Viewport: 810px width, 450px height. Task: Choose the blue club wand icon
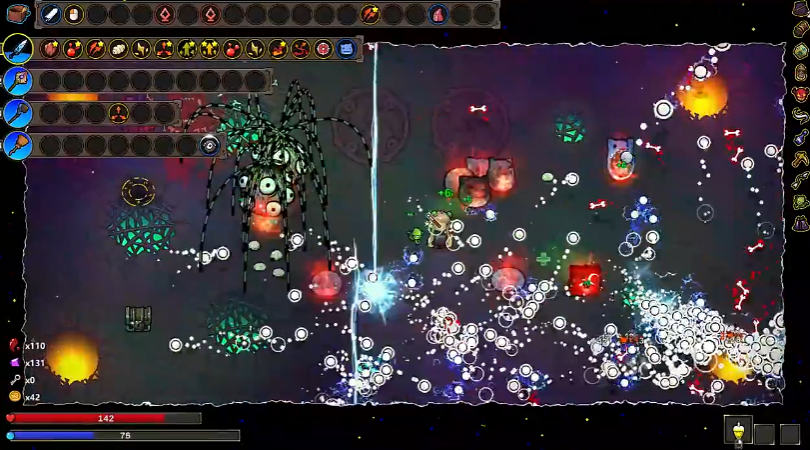point(17,113)
